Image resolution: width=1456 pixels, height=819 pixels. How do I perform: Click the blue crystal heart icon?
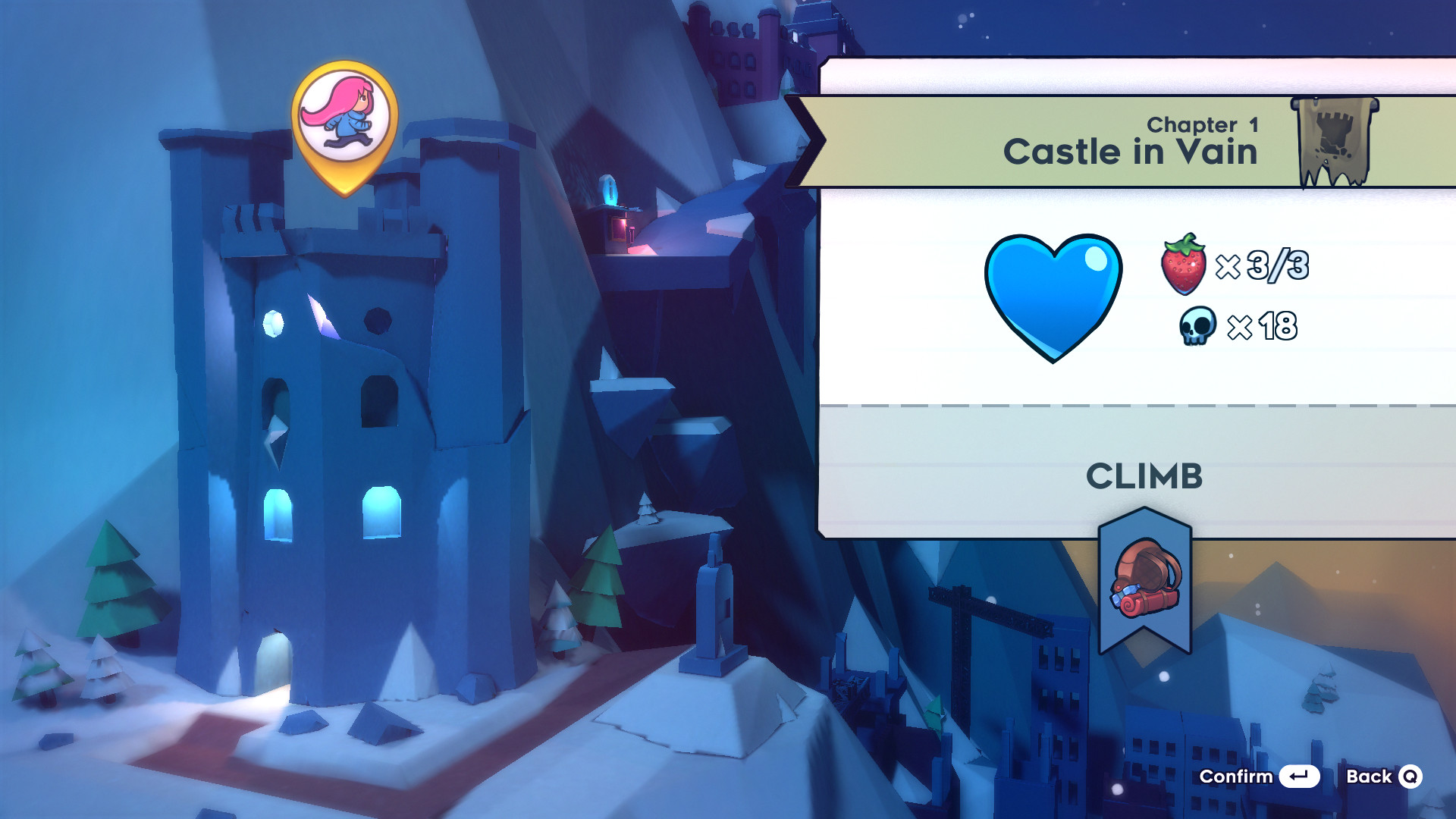coord(1054,296)
